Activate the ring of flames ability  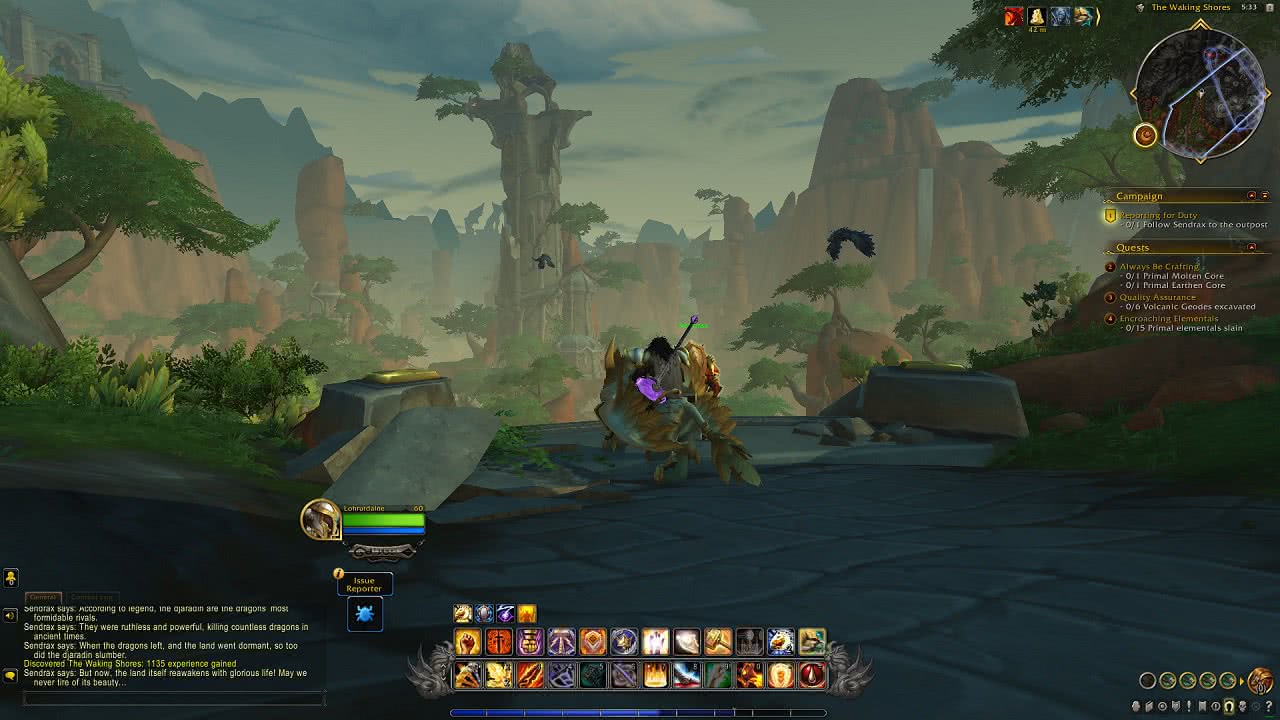pyautogui.click(x=781, y=676)
